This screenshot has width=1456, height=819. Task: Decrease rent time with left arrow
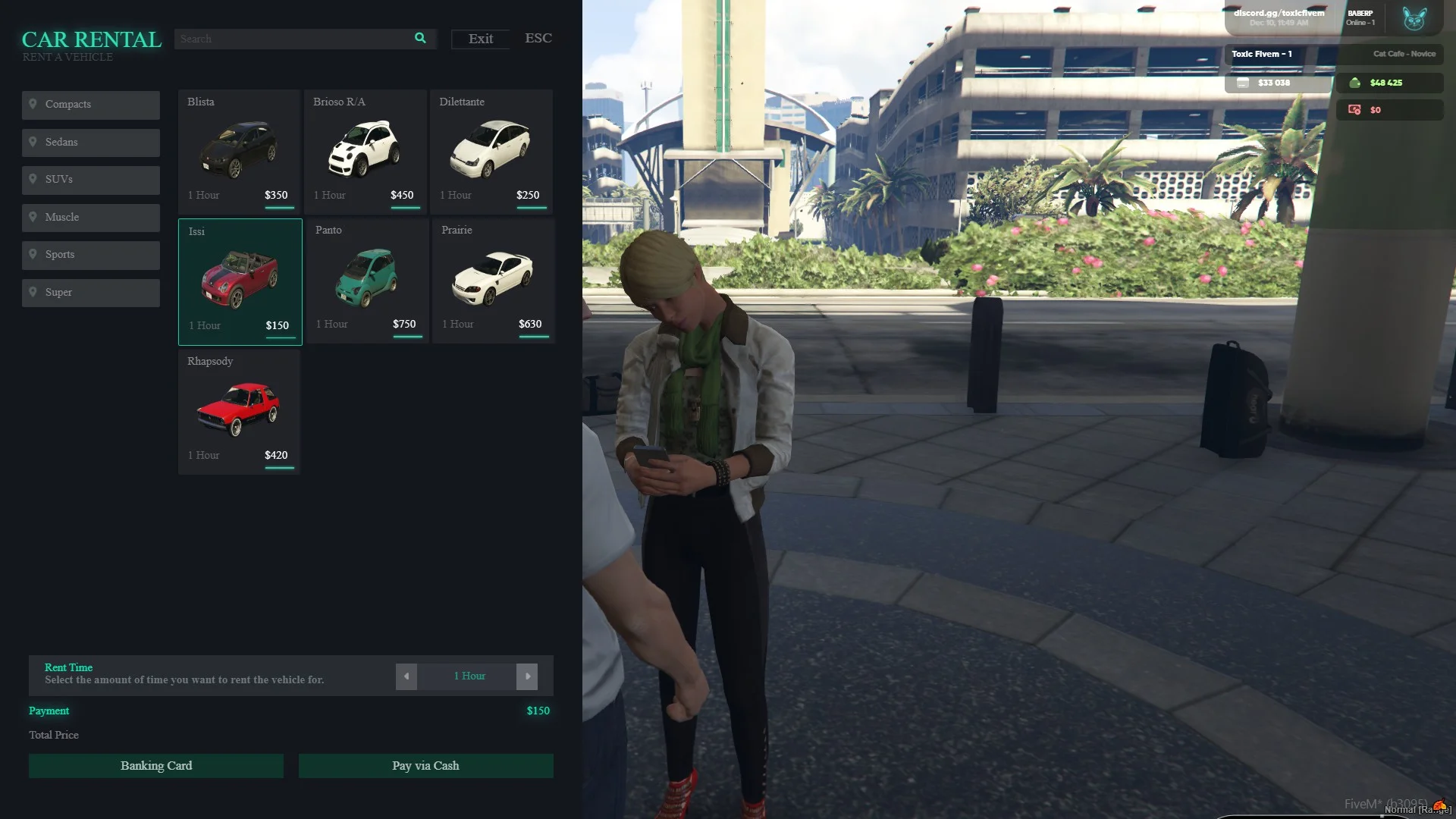coord(406,676)
